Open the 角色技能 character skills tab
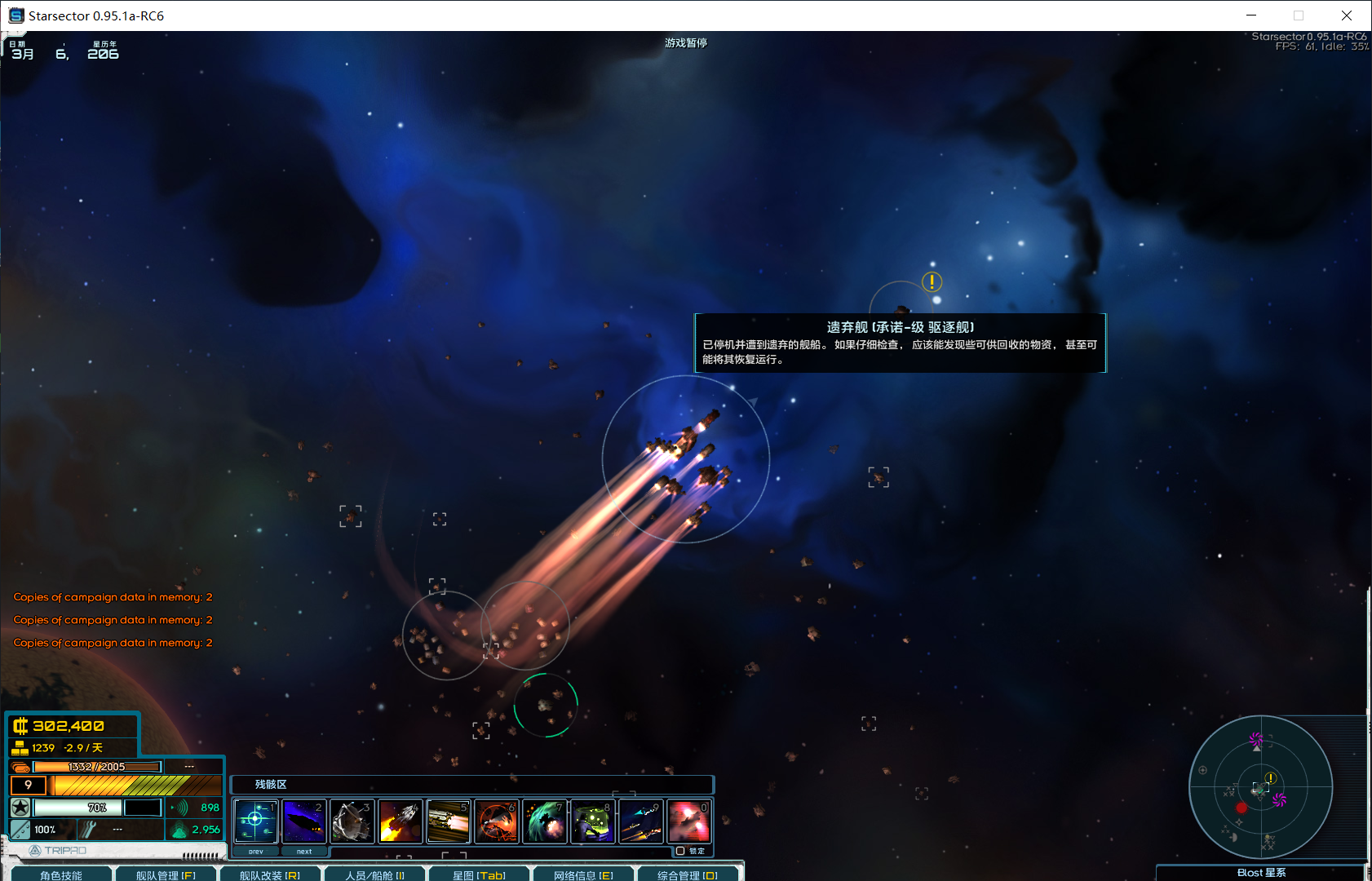Screen dimensions: 1372x881 click(x=61, y=874)
